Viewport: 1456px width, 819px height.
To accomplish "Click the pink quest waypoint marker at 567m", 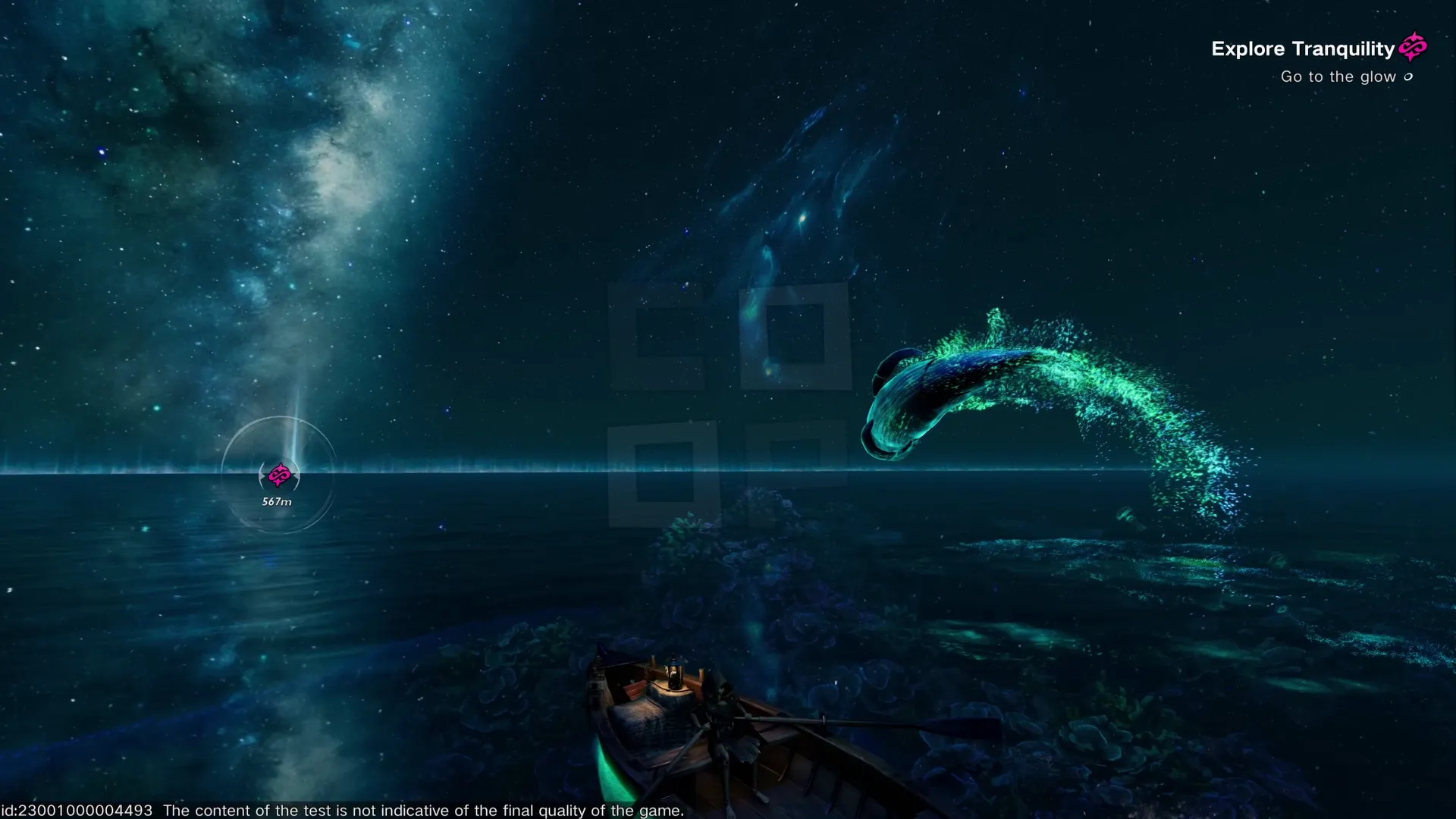I will [x=279, y=475].
